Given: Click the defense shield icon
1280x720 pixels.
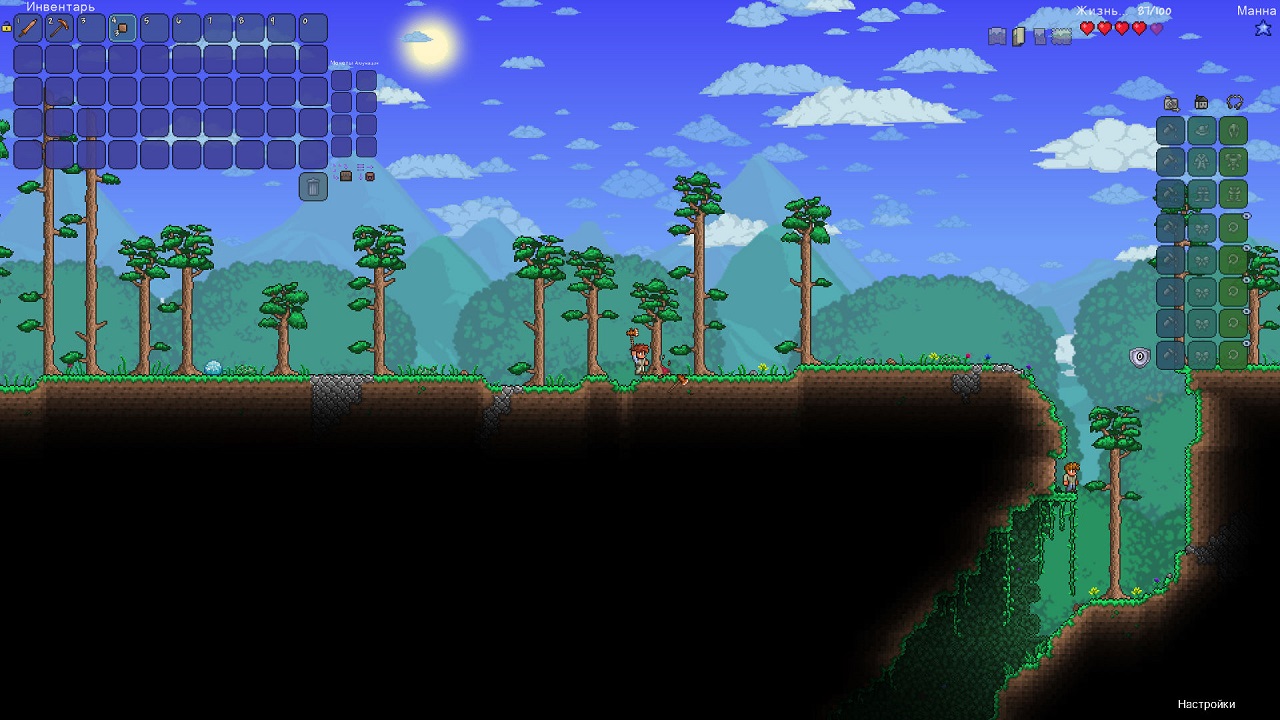Looking at the screenshot, I should [x=1139, y=357].
